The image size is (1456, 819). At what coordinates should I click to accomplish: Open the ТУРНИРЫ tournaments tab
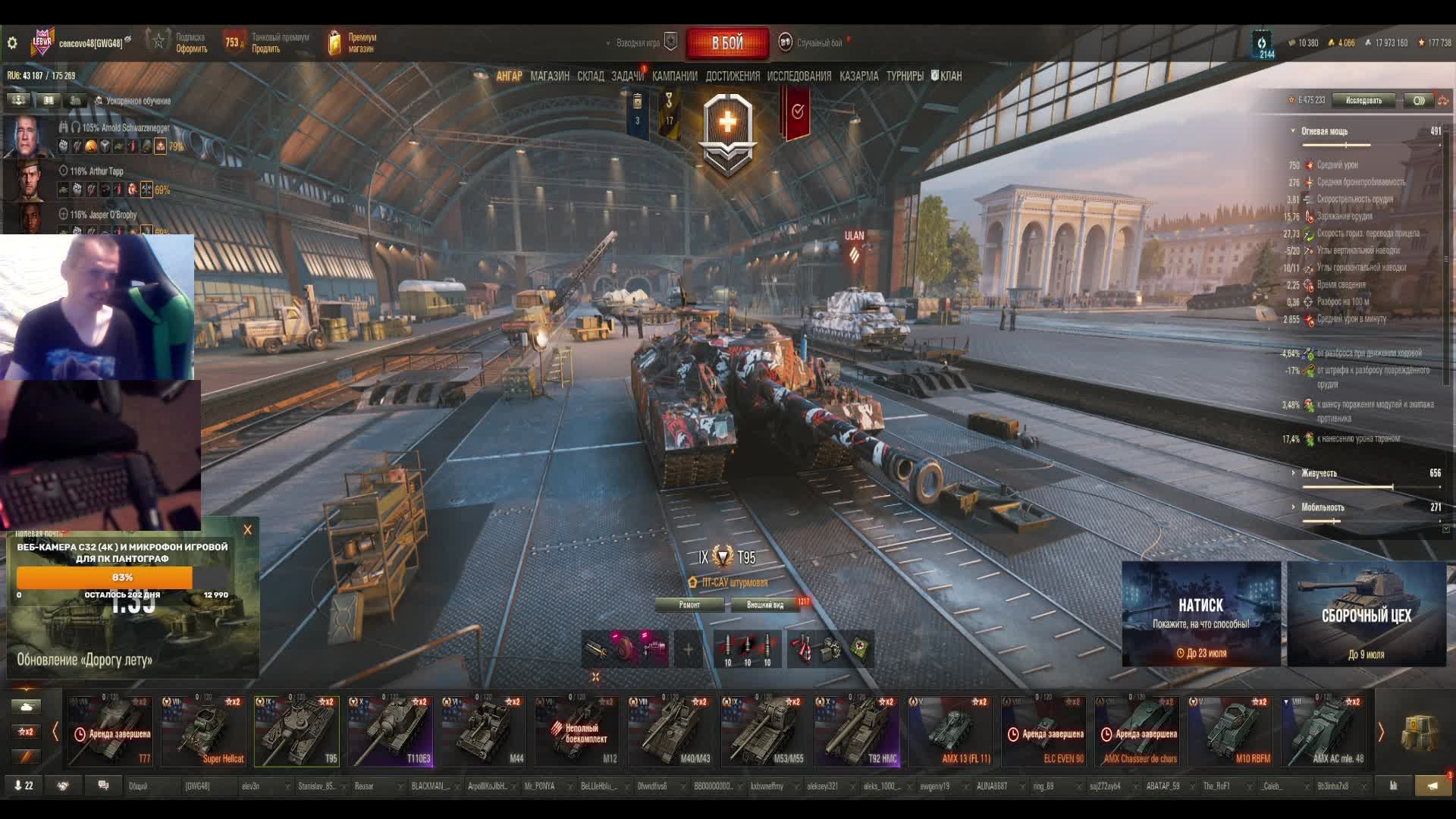pyautogui.click(x=905, y=76)
